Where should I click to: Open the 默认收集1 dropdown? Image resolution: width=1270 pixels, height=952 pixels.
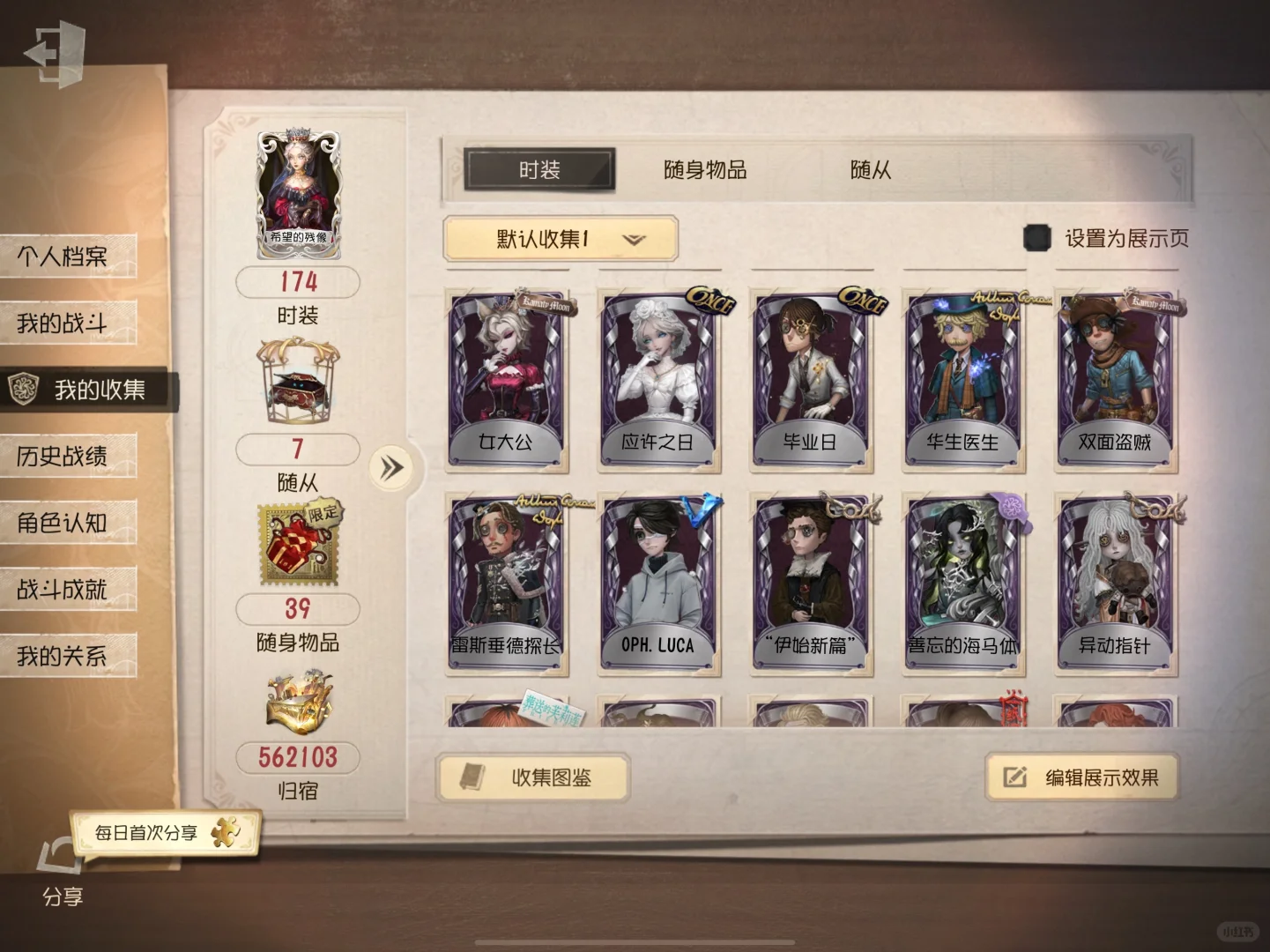click(x=559, y=239)
